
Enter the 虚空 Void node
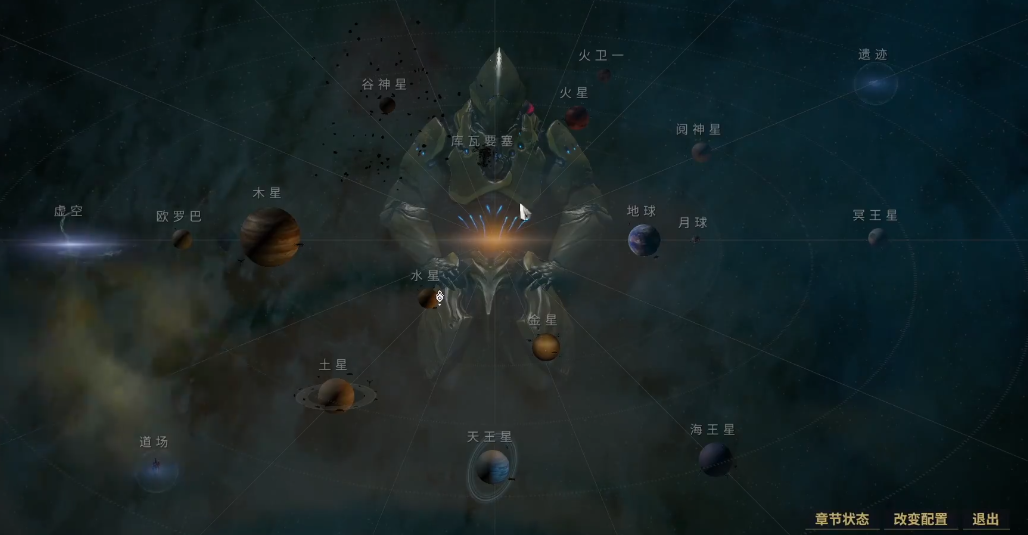tap(70, 240)
